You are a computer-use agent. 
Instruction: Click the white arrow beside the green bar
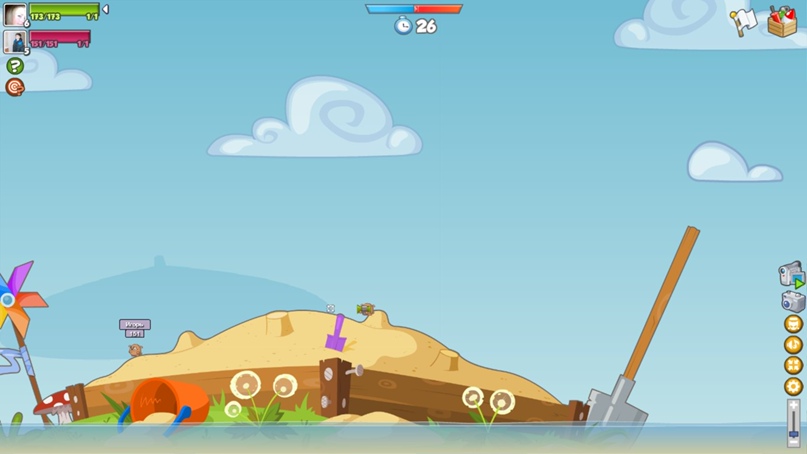(x=106, y=10)
